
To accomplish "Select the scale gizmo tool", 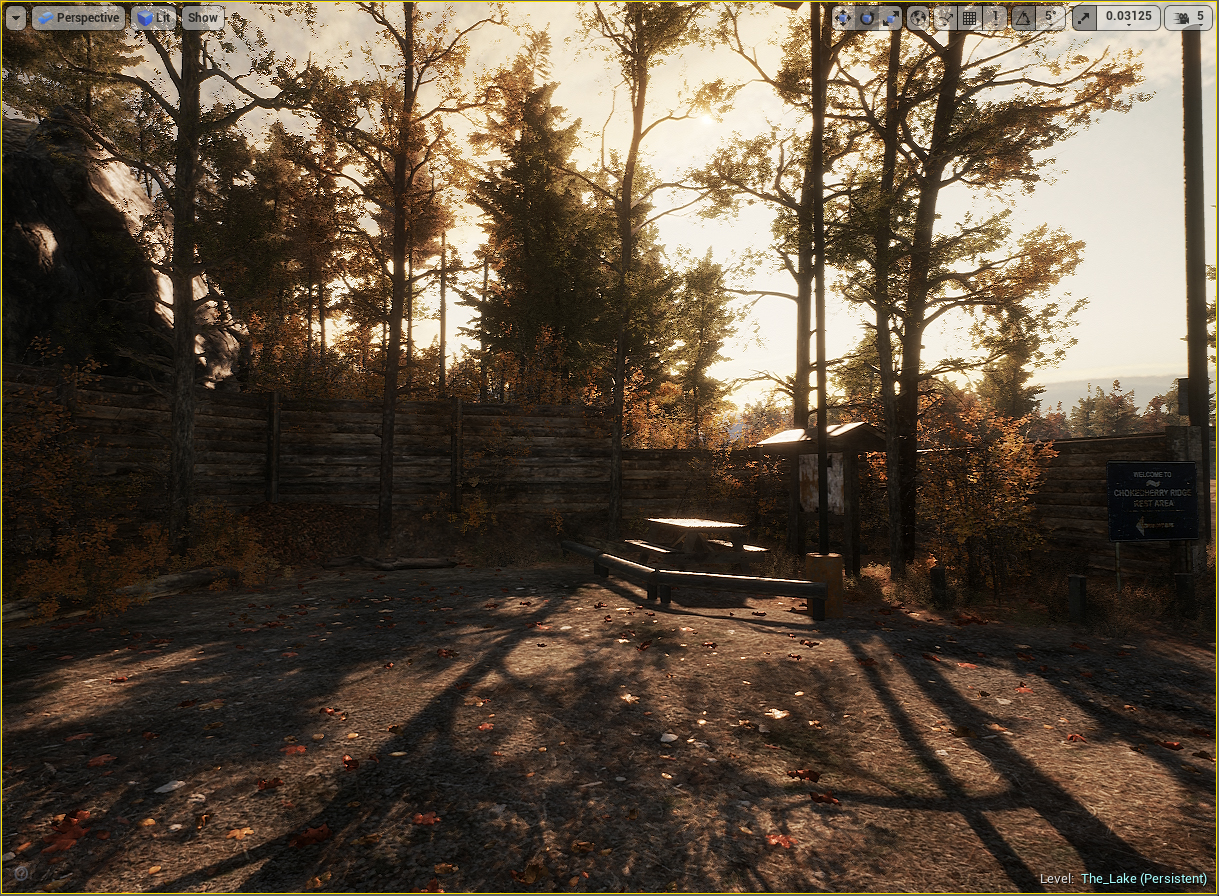I will [x=890, y=18].
